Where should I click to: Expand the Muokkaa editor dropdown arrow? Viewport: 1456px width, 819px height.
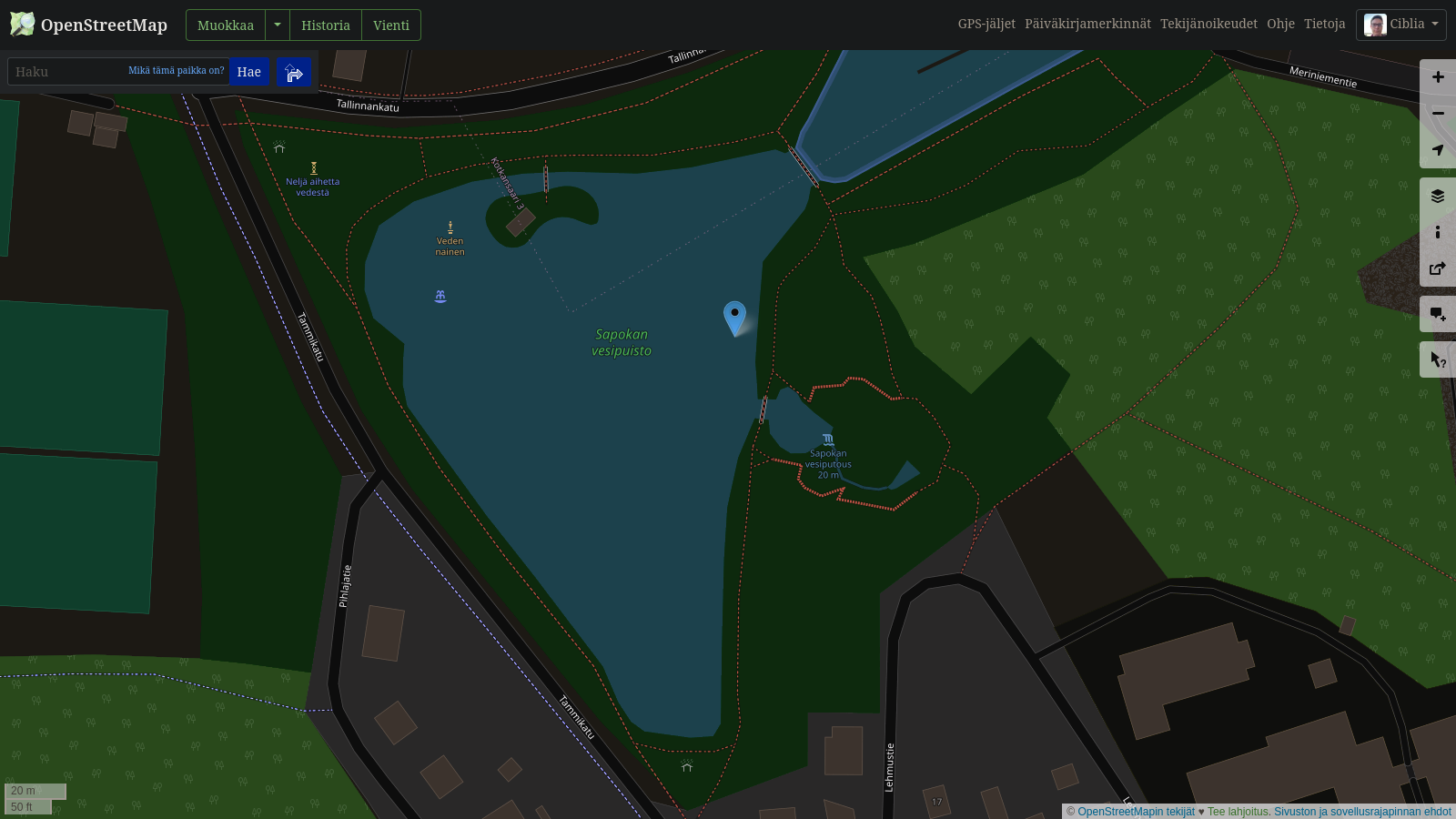click(278, 25)
